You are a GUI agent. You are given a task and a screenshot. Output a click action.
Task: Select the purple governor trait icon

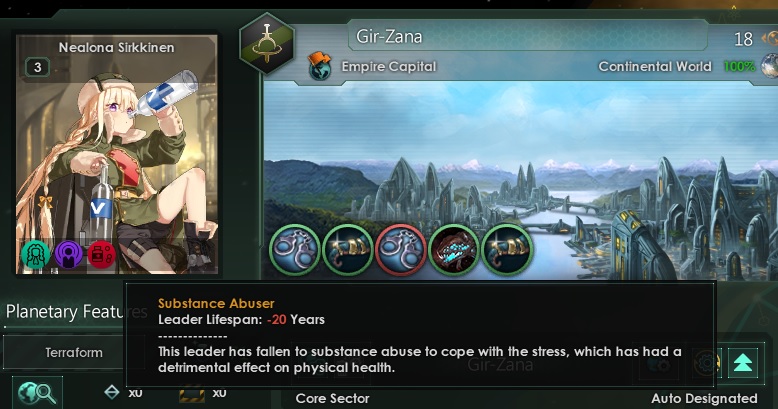(x=68, y=255)
